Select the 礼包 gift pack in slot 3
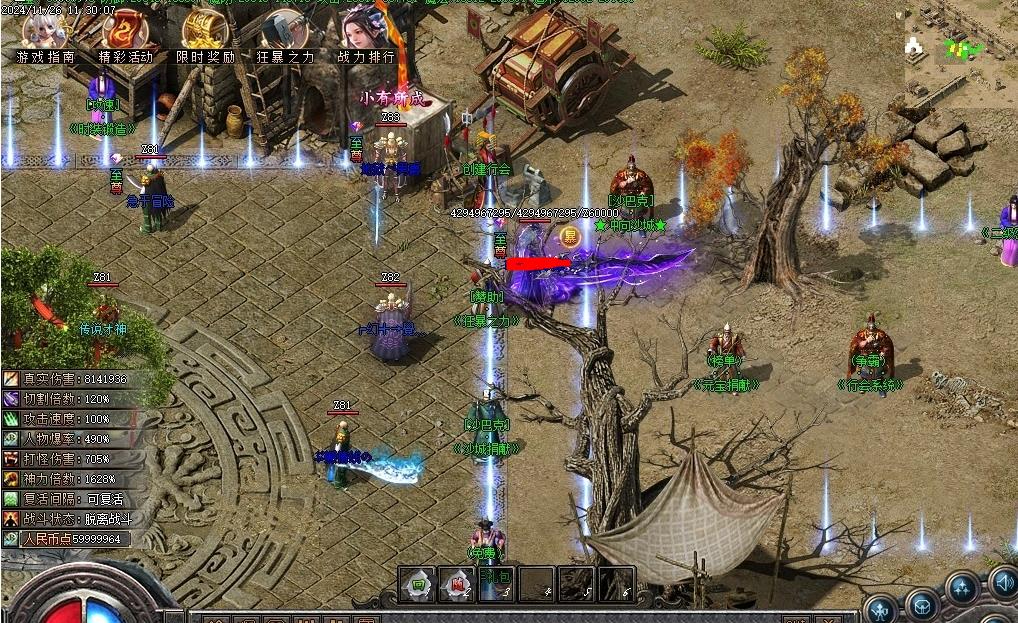 [x=496, y=584]
